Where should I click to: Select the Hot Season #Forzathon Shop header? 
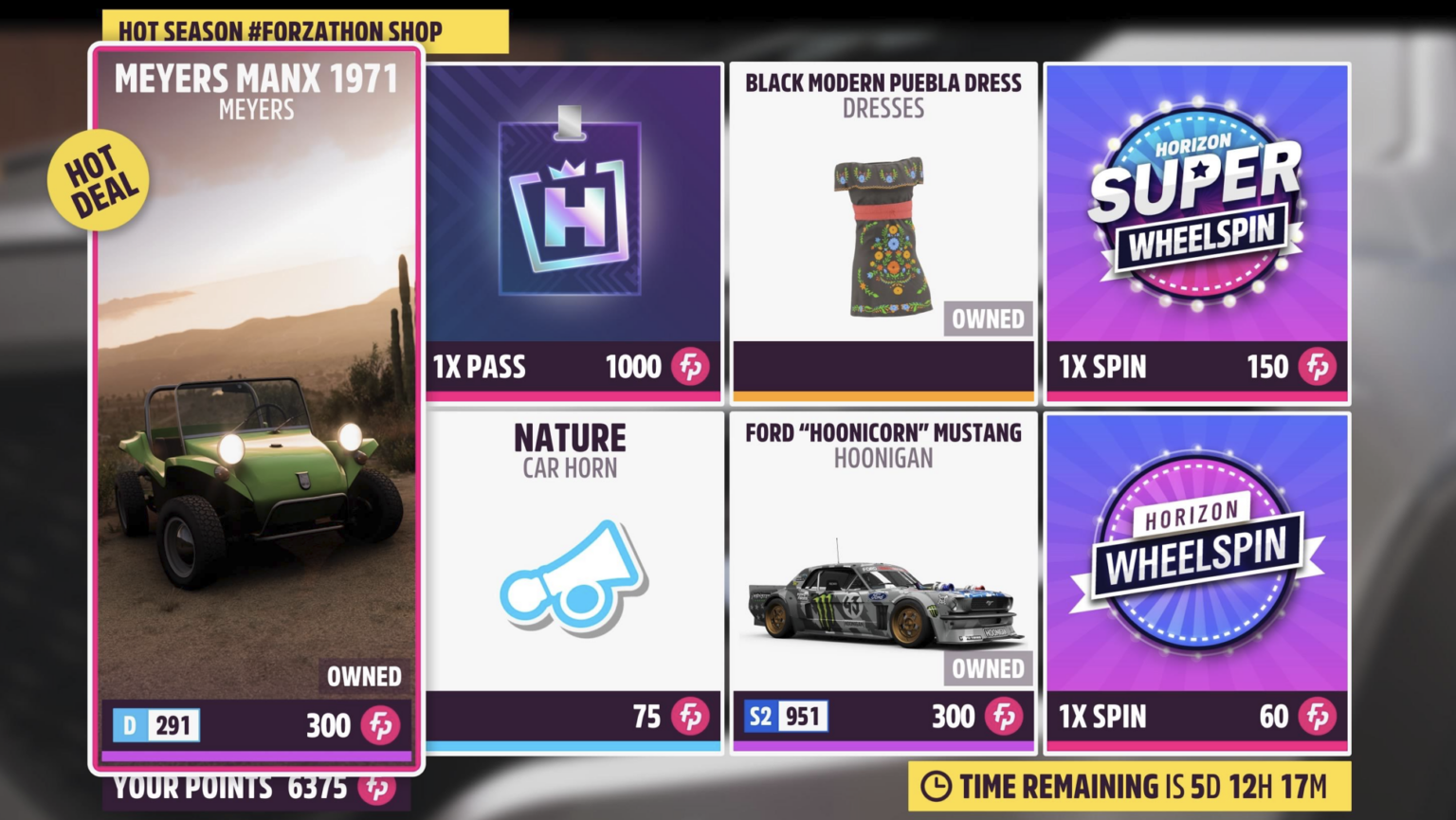point(279,30)
